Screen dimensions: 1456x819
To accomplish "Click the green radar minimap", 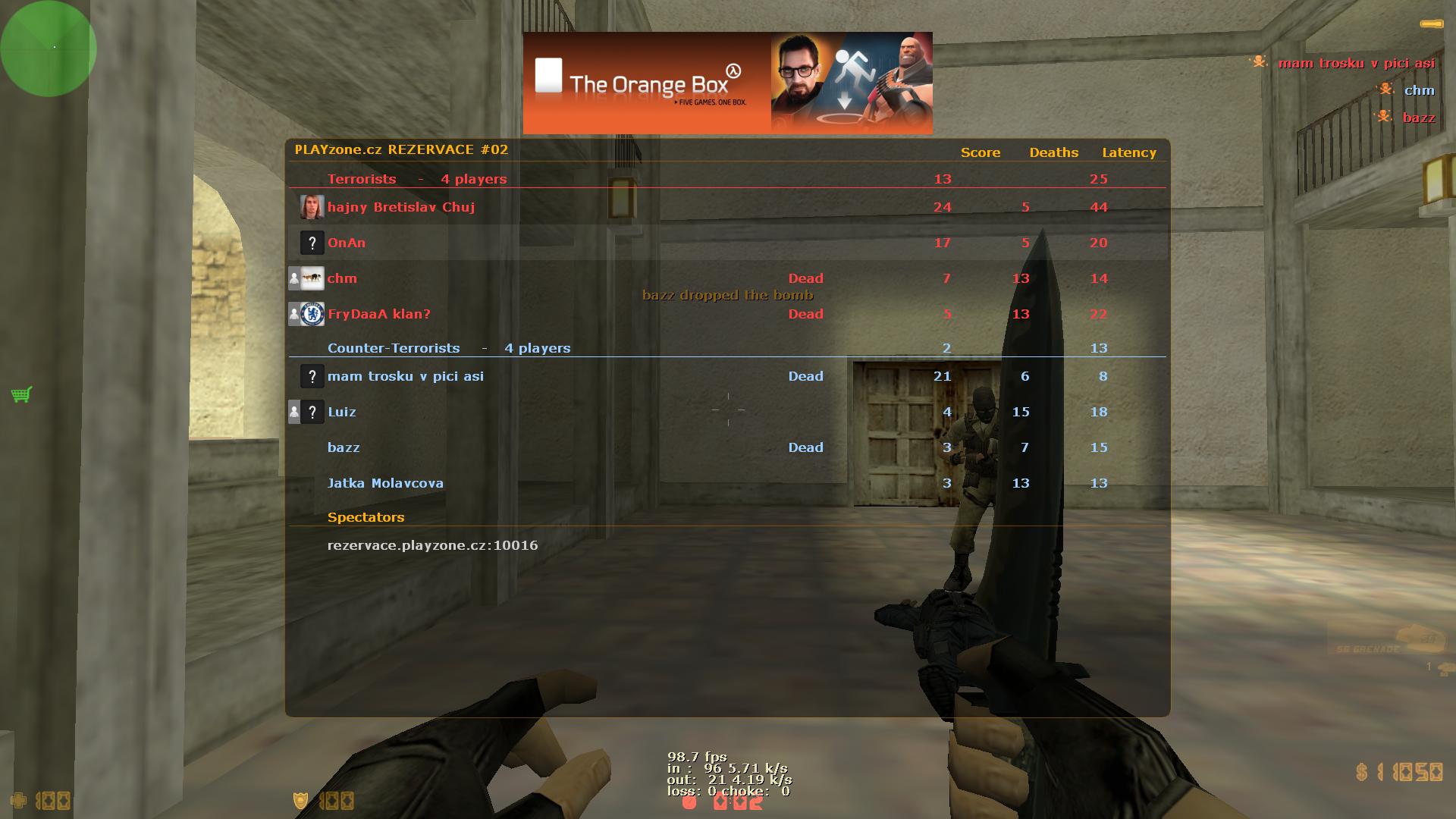I will click(49, 49).
